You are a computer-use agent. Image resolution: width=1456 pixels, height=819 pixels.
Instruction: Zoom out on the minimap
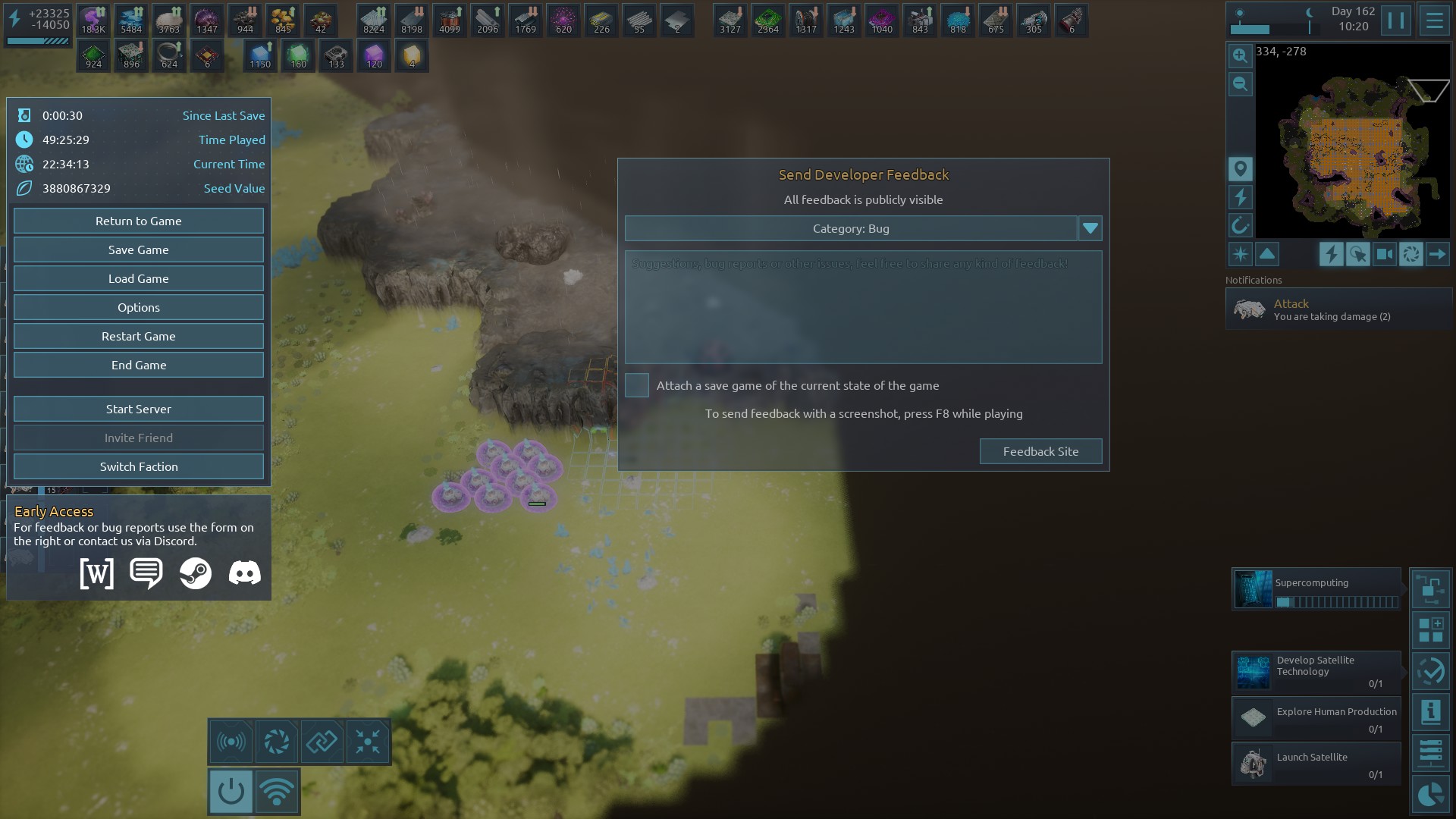[1240, 84]
